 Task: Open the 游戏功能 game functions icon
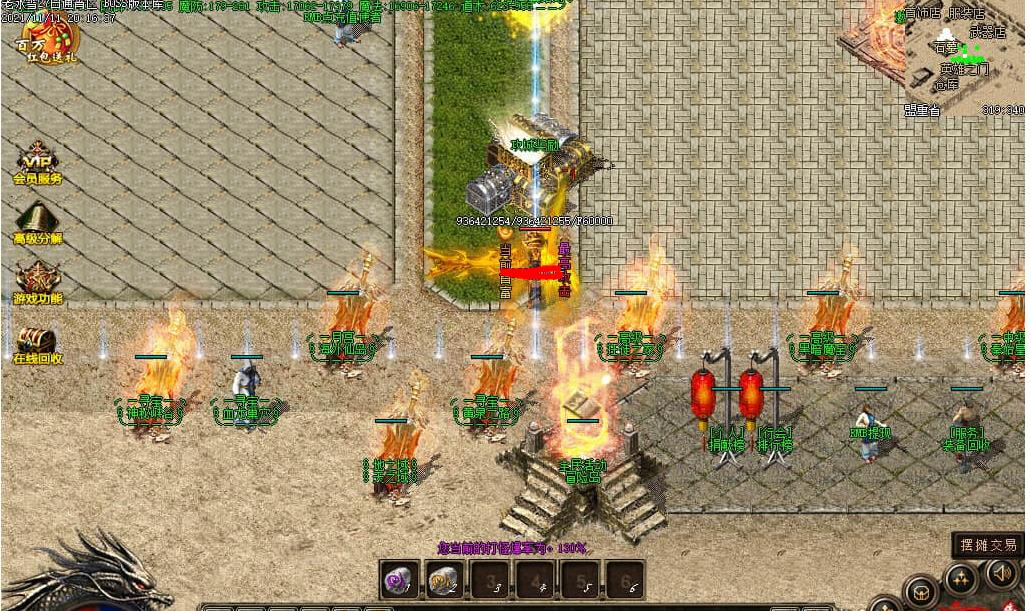pyautogui.click(x=37, y=283)
